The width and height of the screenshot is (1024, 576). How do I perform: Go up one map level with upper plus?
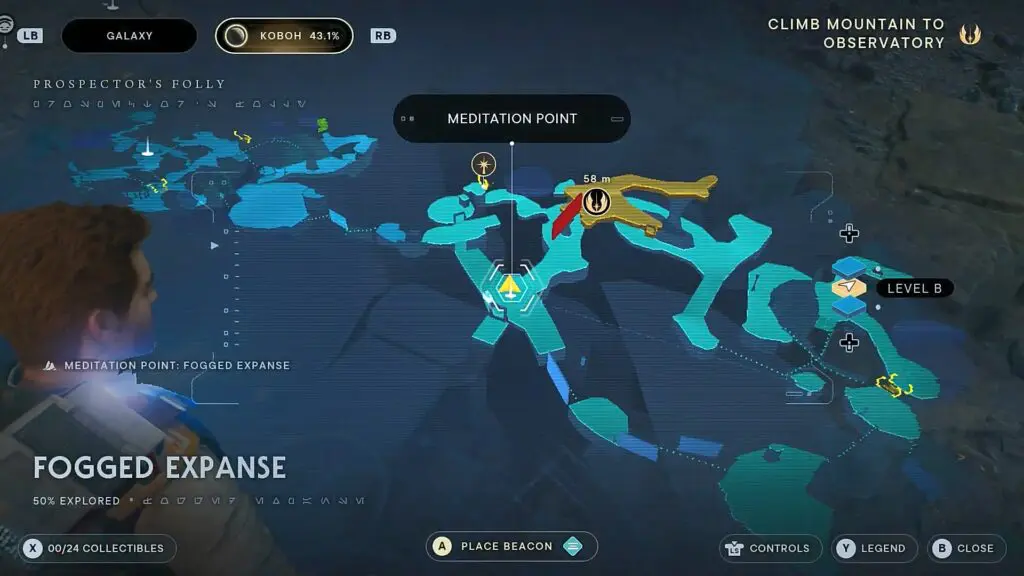click(849, 234)
